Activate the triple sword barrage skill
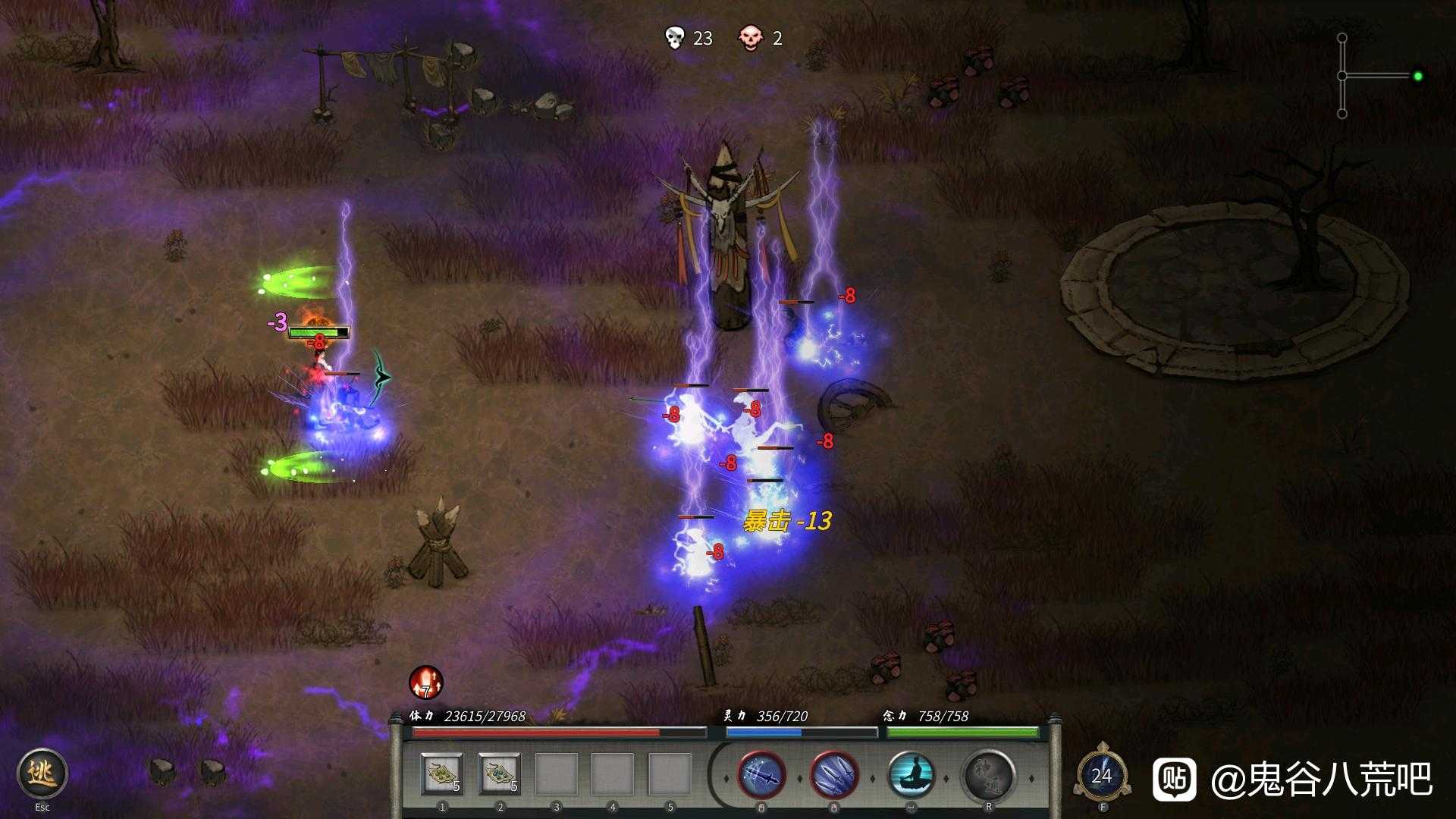 tap(834, 776)
